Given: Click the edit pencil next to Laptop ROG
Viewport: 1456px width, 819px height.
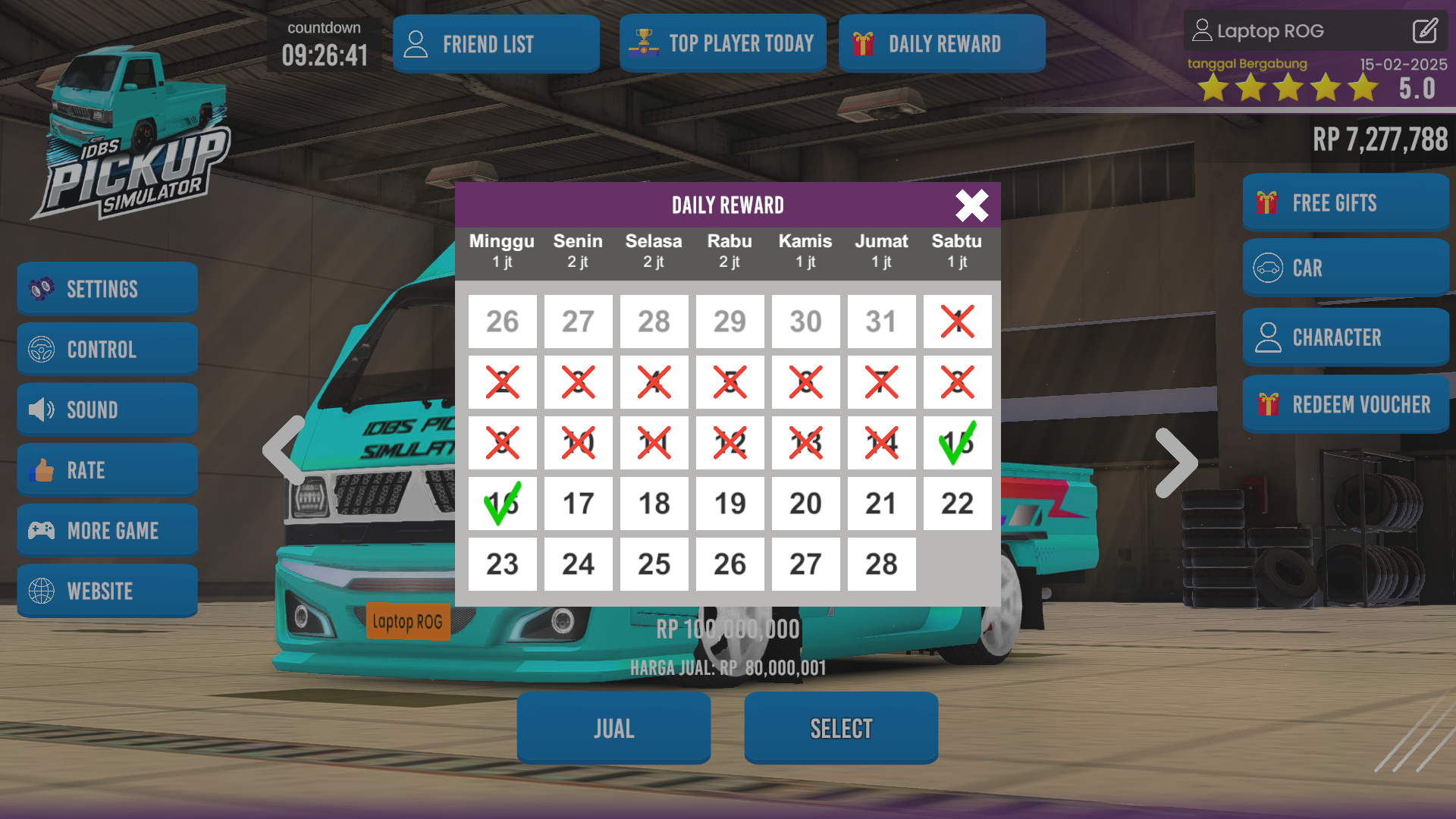Looking at the screenshot, I should tap(1425, 31).
